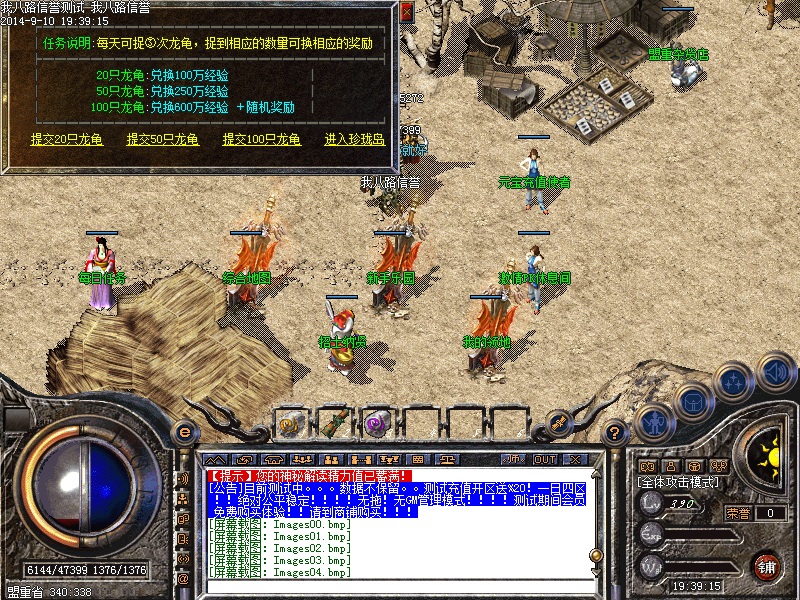Use the gold-emblem scroll in the belt

click(x=292, y=424)
